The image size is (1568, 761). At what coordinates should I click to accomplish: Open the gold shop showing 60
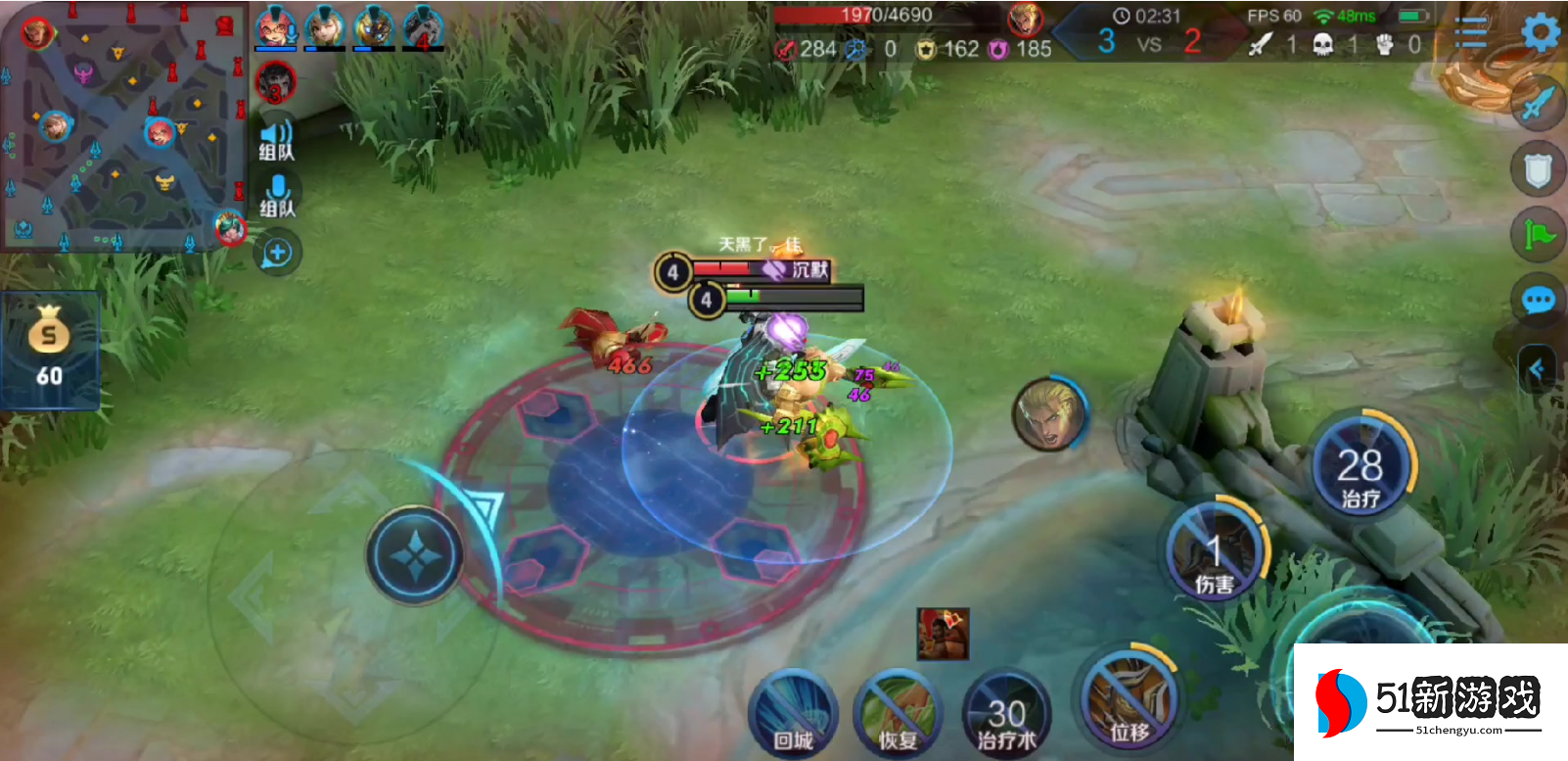[x=49, y=348]
